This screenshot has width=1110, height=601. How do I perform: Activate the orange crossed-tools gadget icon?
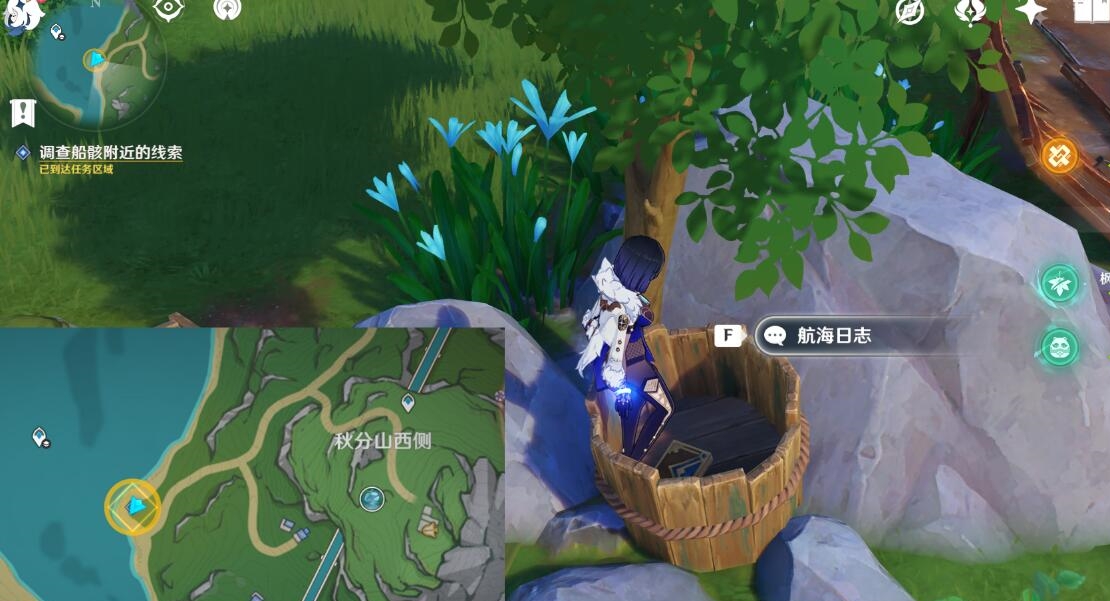(1059, 156)
